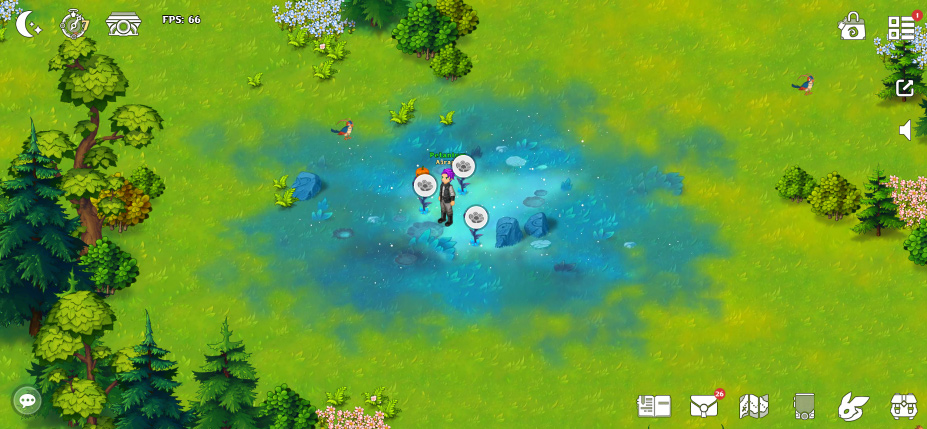Click the crescent moon night icon
Viewport: 927px width, 429px height.
click(x=28, y=23)
